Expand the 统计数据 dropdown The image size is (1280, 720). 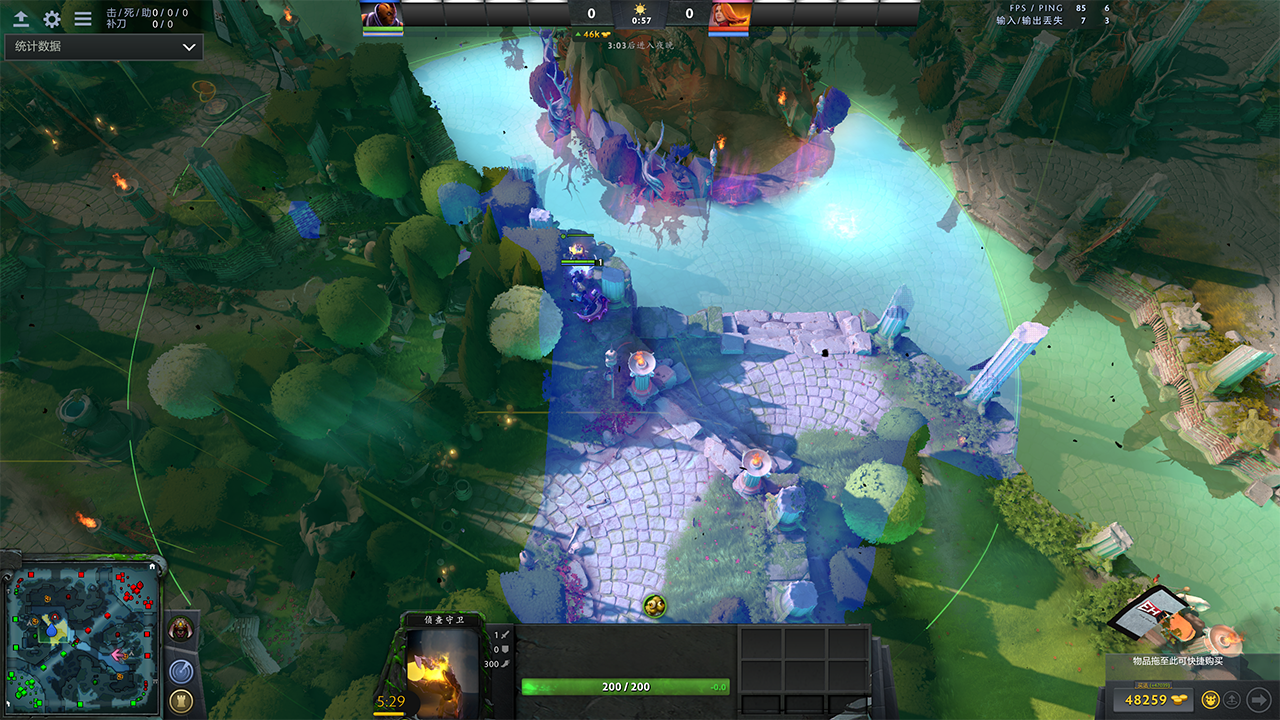tap(103, 47)
